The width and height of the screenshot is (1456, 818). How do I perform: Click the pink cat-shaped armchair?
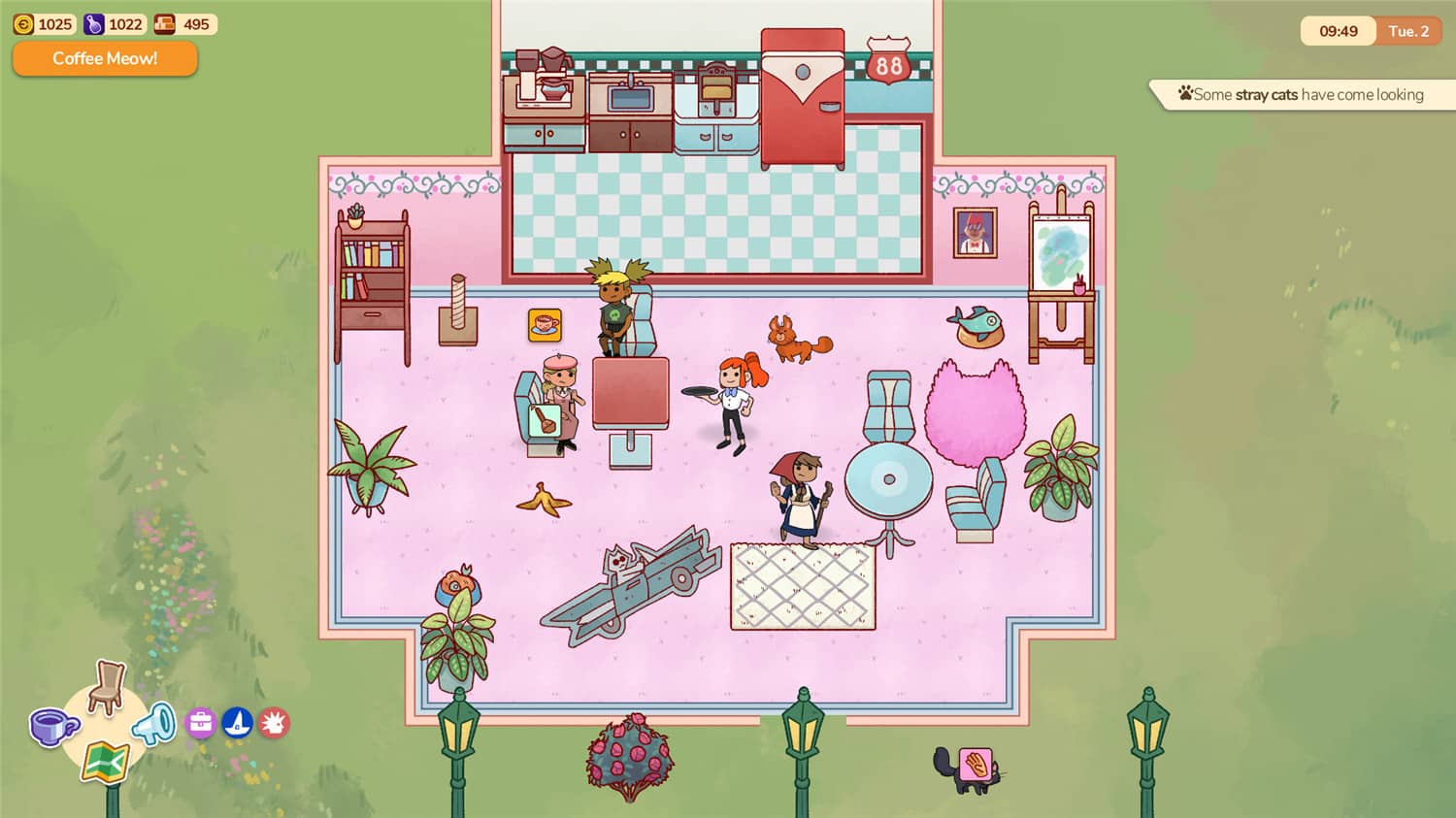click(x=977, y=412)
